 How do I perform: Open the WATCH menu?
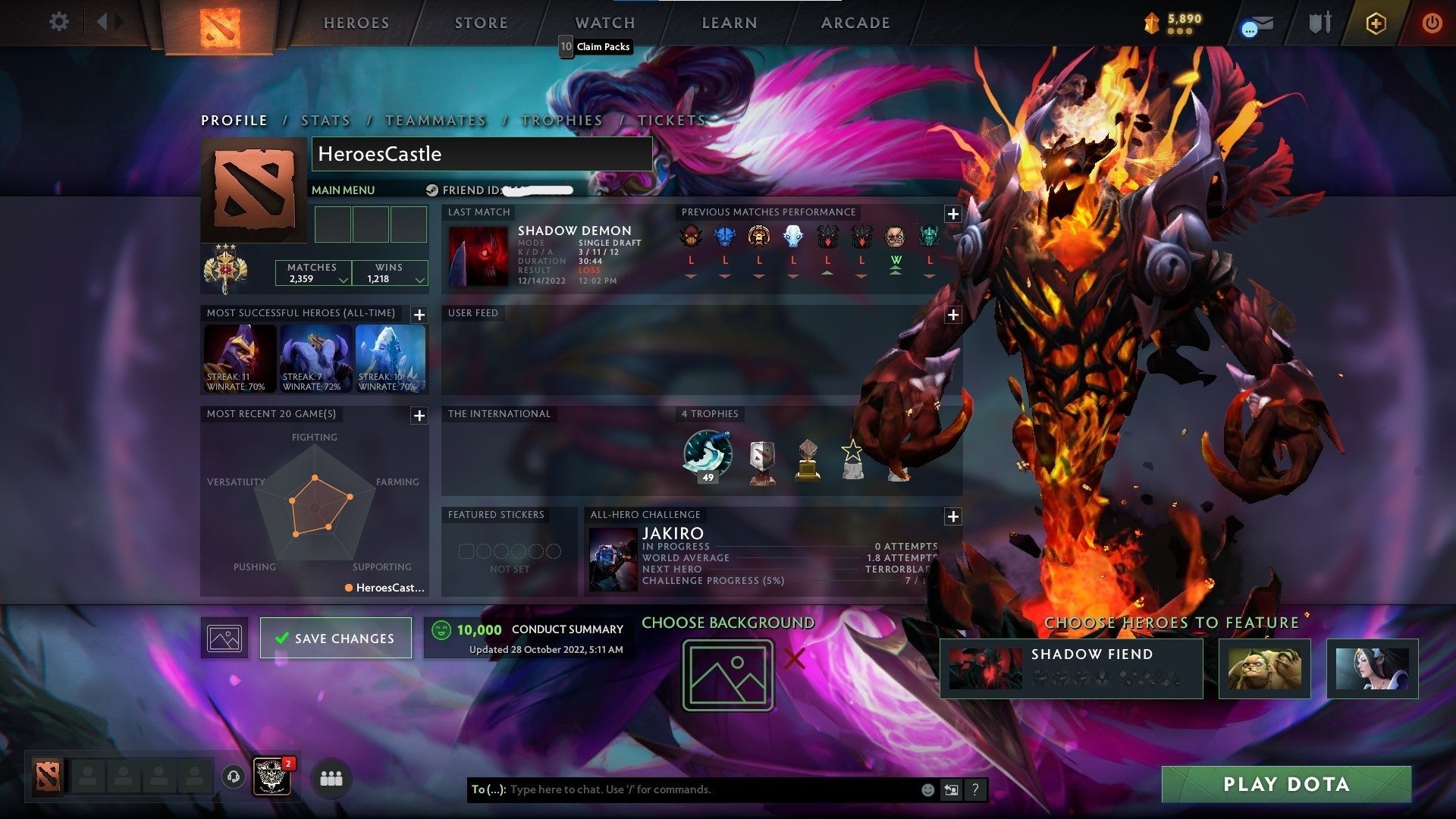click(604, 23)
